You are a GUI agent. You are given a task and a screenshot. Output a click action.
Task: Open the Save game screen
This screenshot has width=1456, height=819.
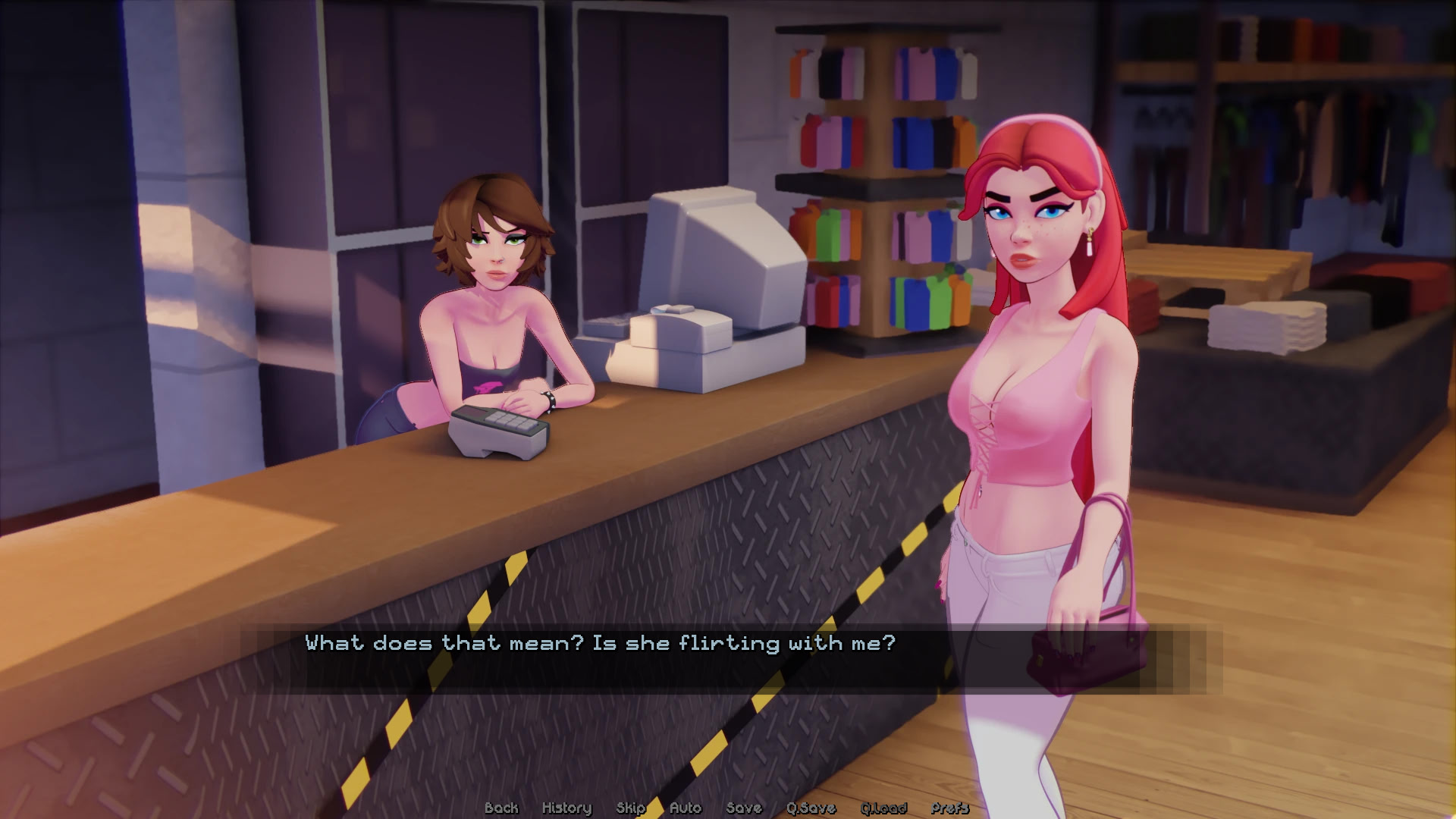[743, 808]
